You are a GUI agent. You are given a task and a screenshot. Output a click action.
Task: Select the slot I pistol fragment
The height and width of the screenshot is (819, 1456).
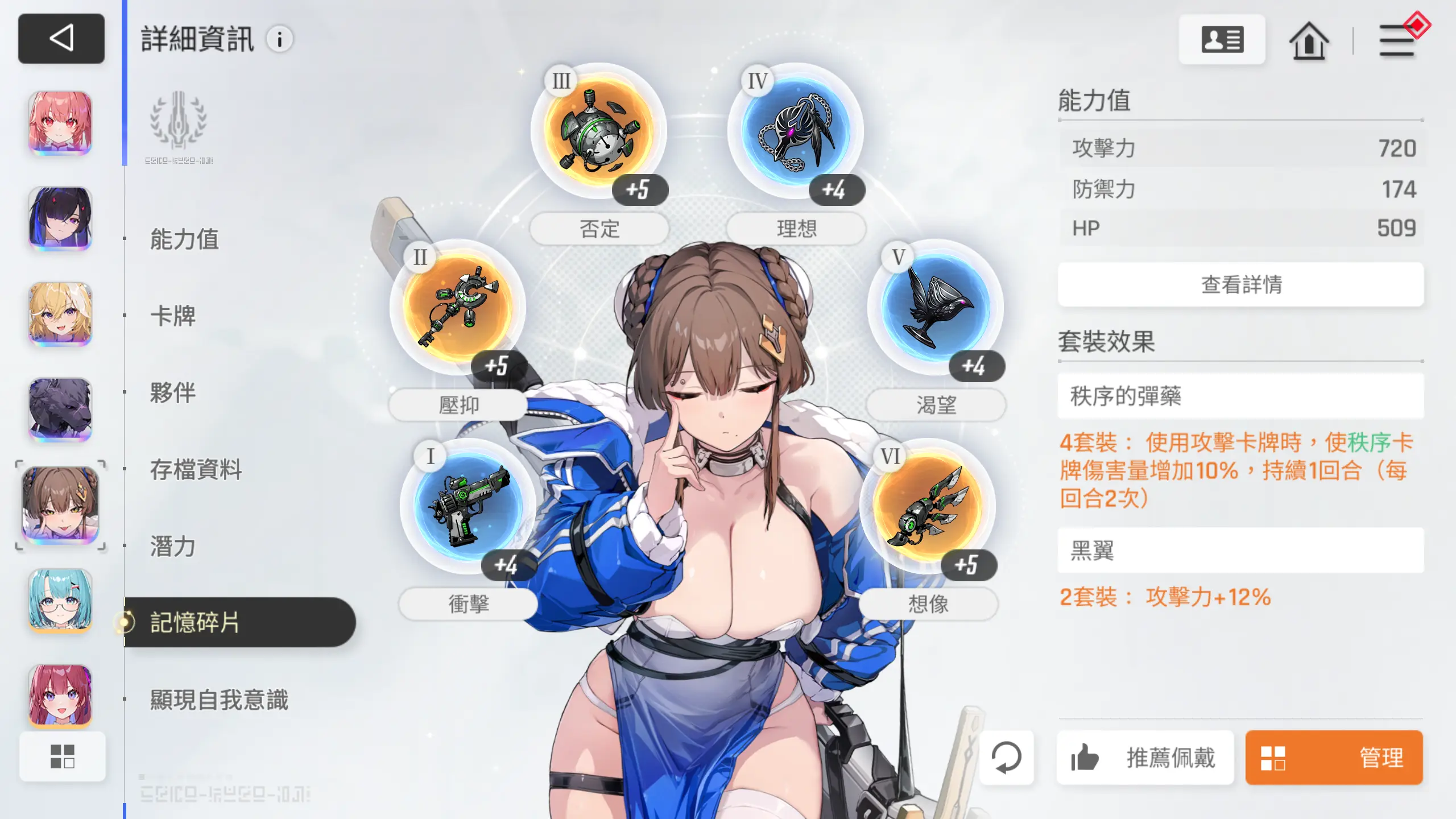coord(468,505)
